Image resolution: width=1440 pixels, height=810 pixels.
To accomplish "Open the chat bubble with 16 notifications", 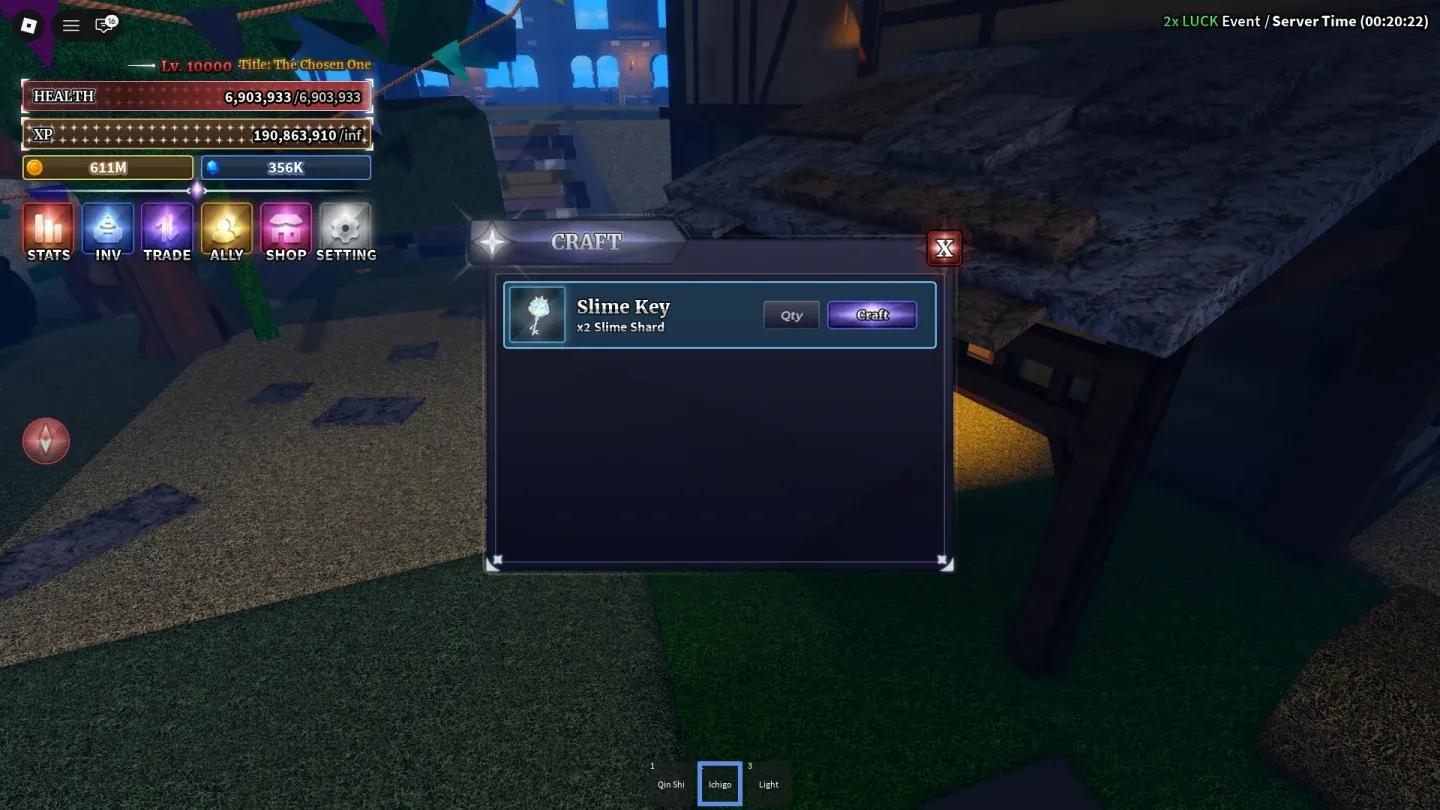I will [105, 26].
